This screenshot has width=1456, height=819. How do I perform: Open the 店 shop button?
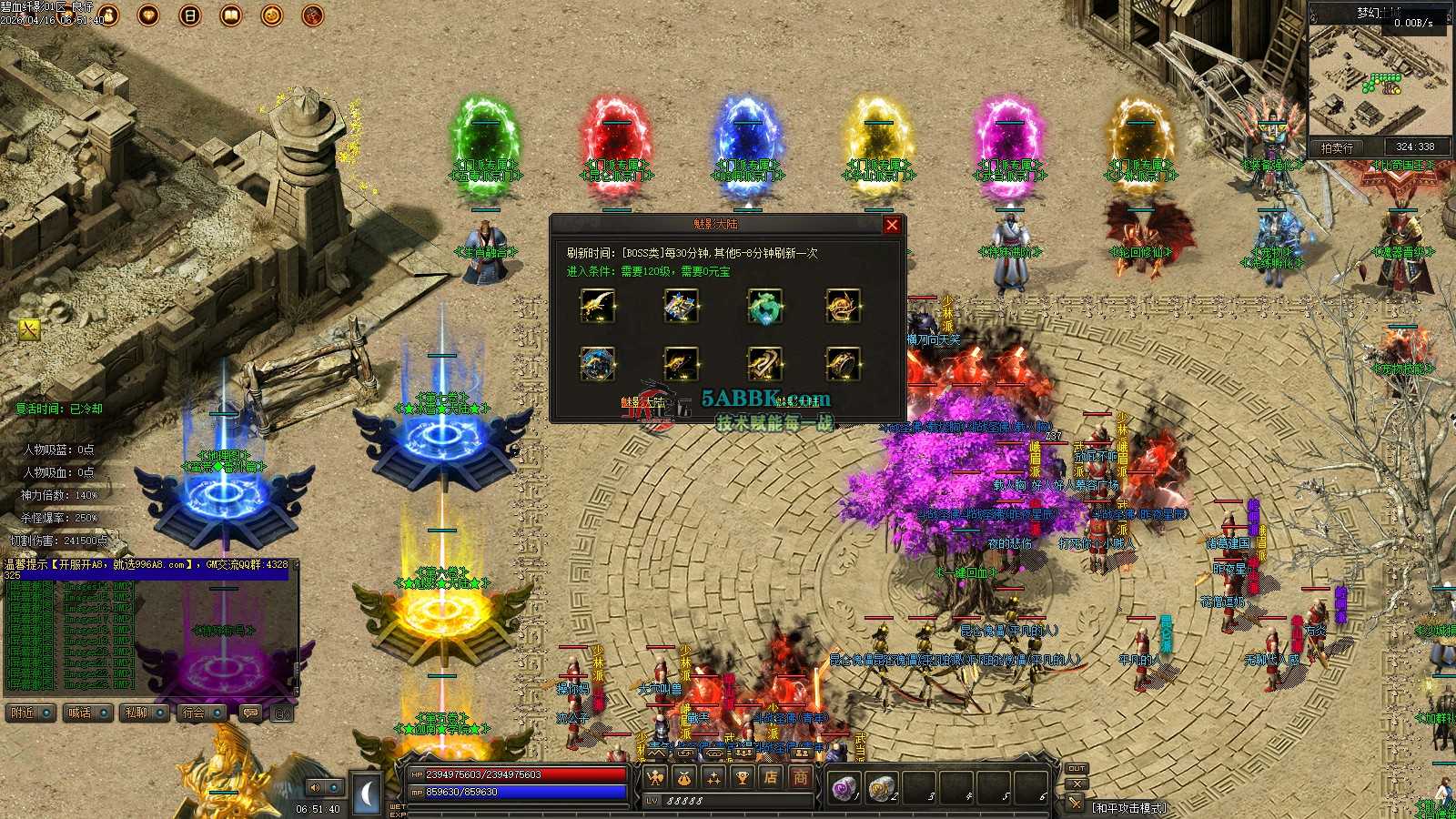tap(771, 777)
